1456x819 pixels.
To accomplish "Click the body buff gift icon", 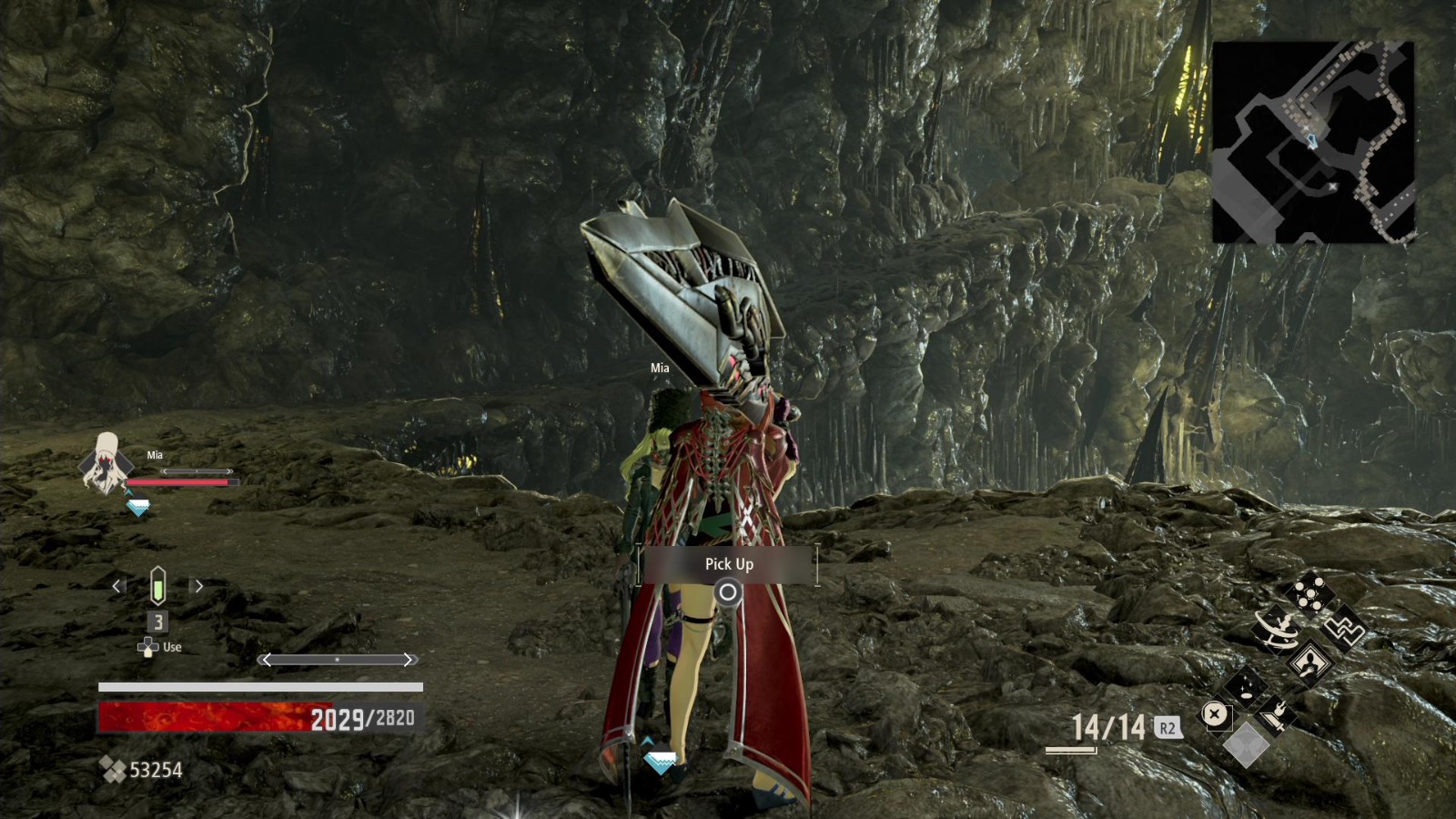I will (x=1309, y=662).
